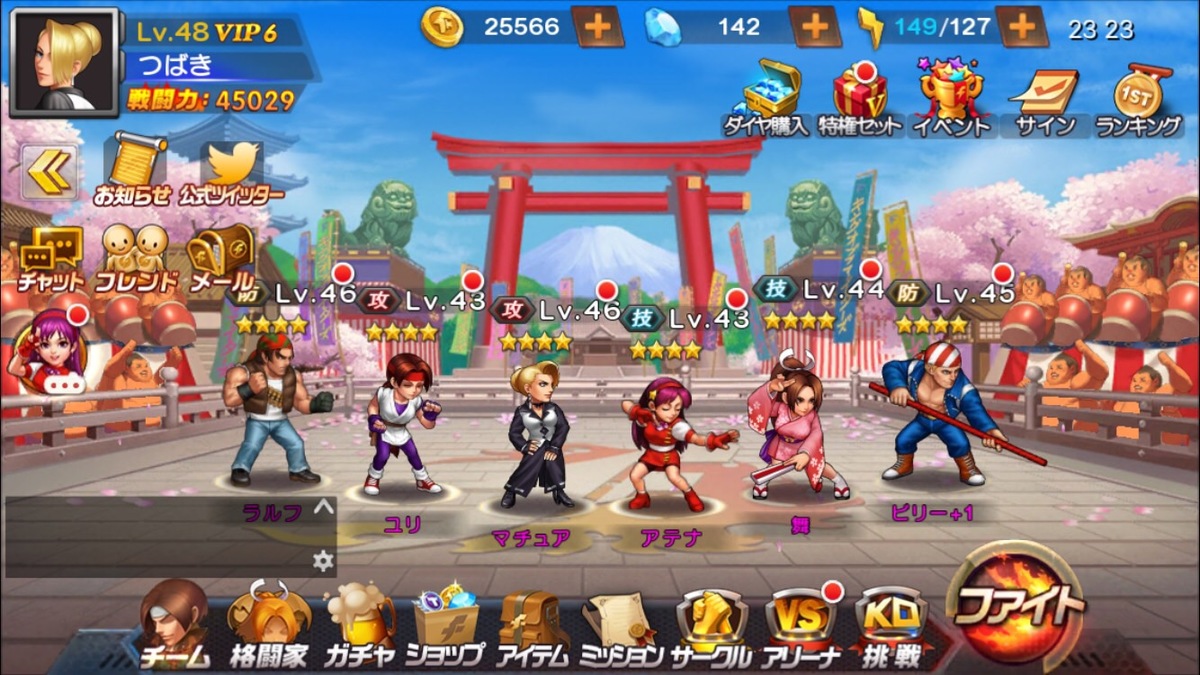This screenshot has width=1200, height=675.
Task: Open the 挑戦 KO challenge
Action: coord(890,627)
